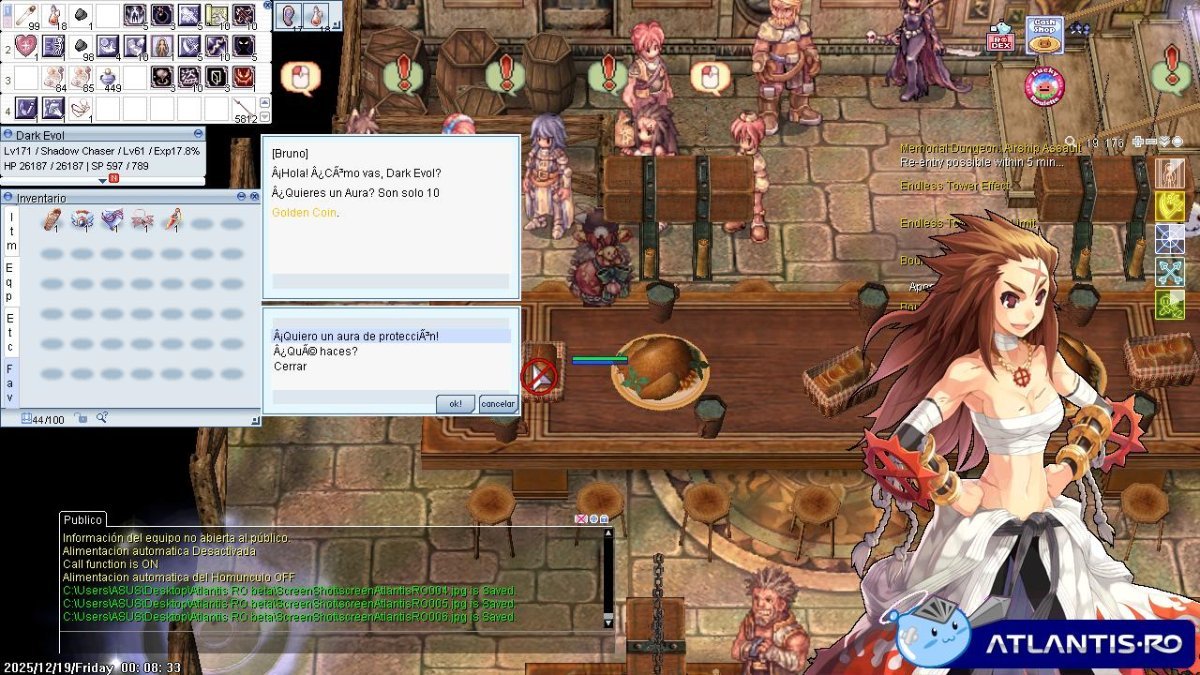Open the Cash Shop
Viewport: 1200px width, 675px height.
coord(1044,36)
